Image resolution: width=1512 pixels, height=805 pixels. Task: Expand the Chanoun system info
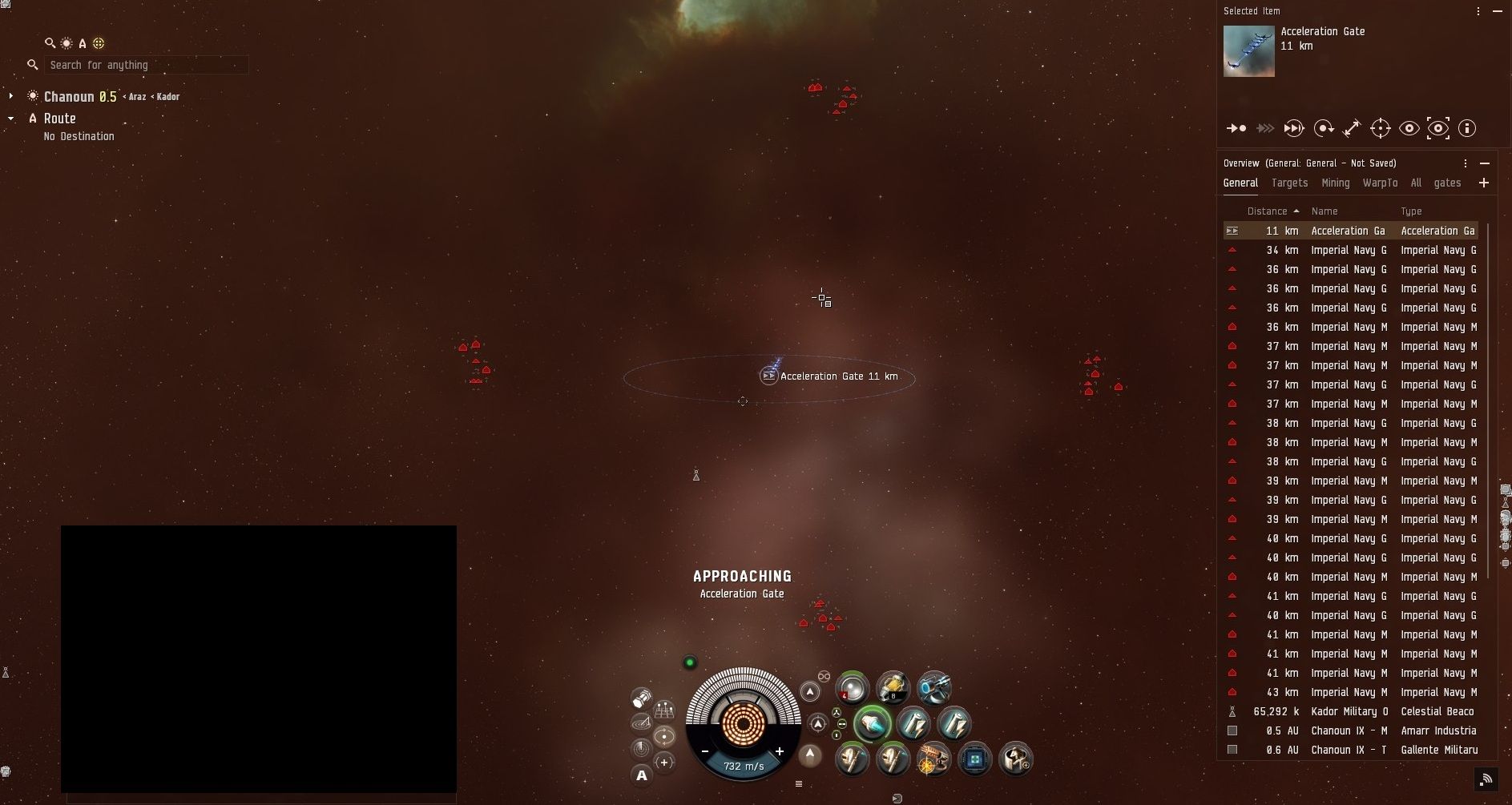click(x=11, y=96)
